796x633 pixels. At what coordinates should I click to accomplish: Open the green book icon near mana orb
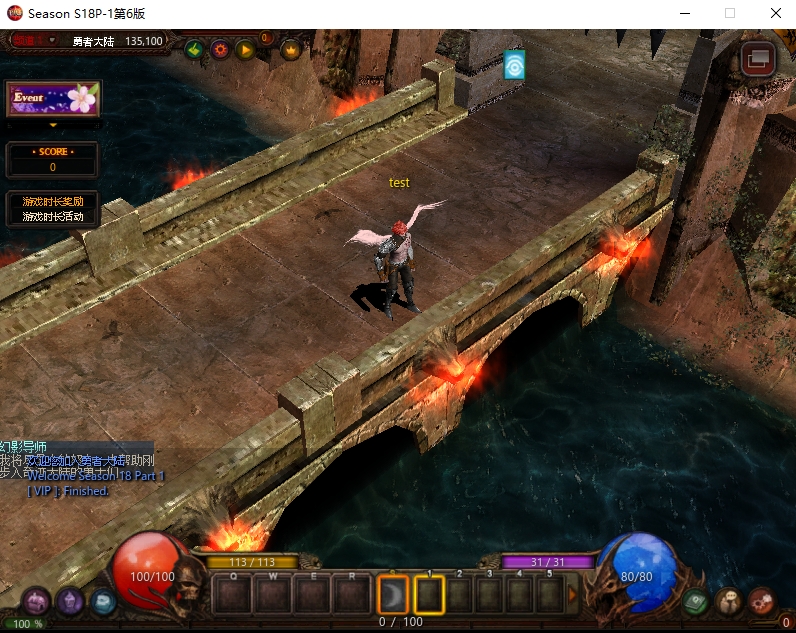[696, 601]
